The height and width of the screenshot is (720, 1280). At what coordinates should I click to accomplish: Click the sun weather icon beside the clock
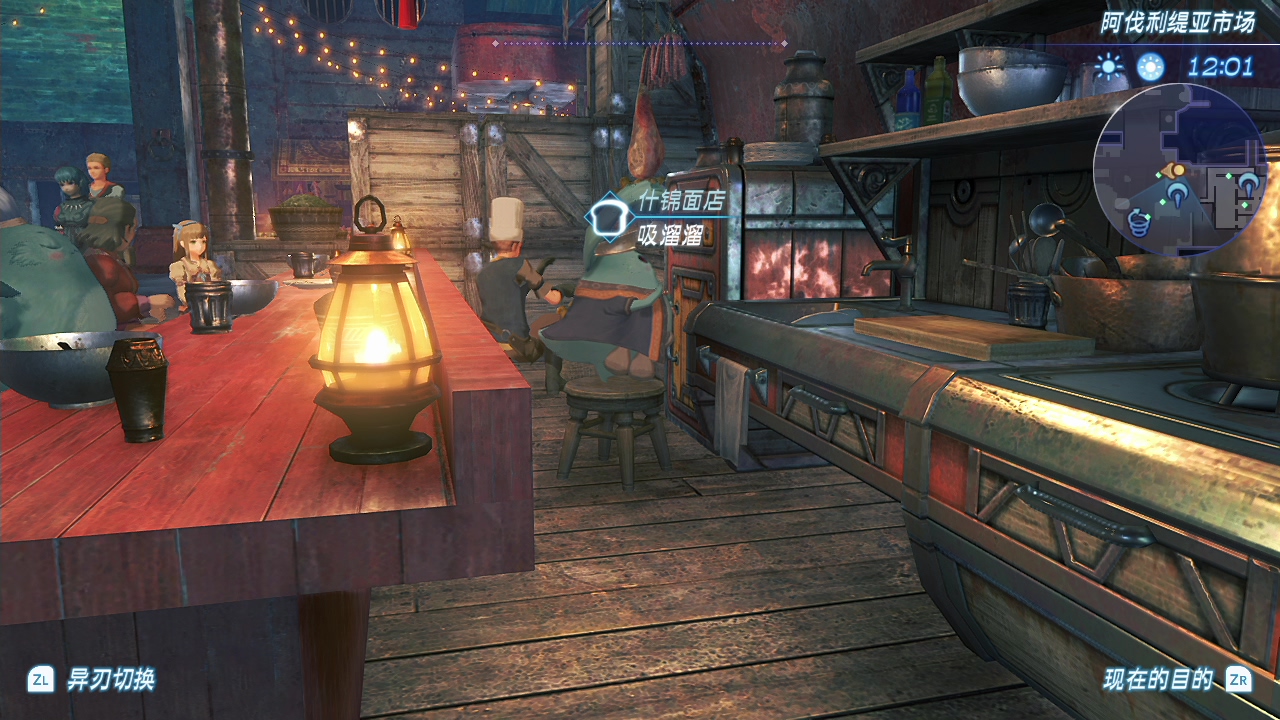pyautogui.click(x=1108, y=67)
